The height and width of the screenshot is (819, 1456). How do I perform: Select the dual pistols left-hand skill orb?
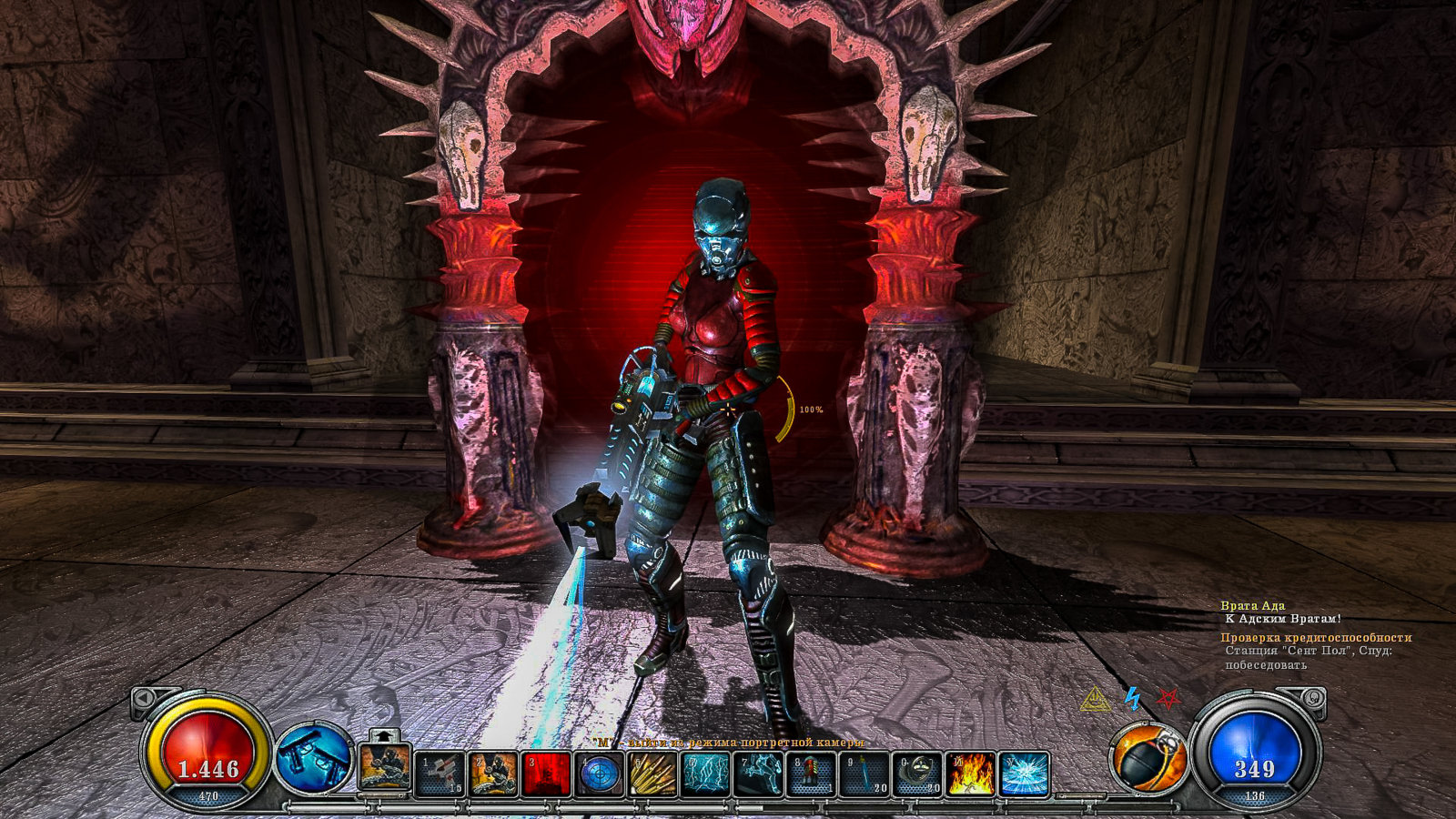click(313, 757)
